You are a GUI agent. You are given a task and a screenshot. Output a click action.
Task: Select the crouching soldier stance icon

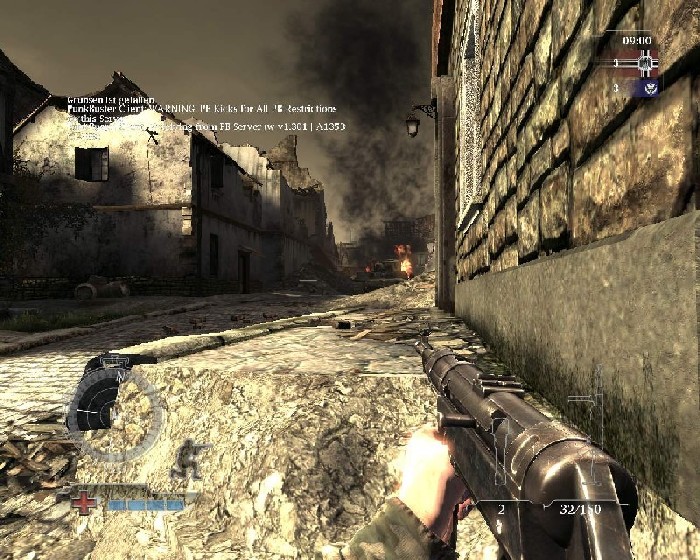click(x=188, y=457)
